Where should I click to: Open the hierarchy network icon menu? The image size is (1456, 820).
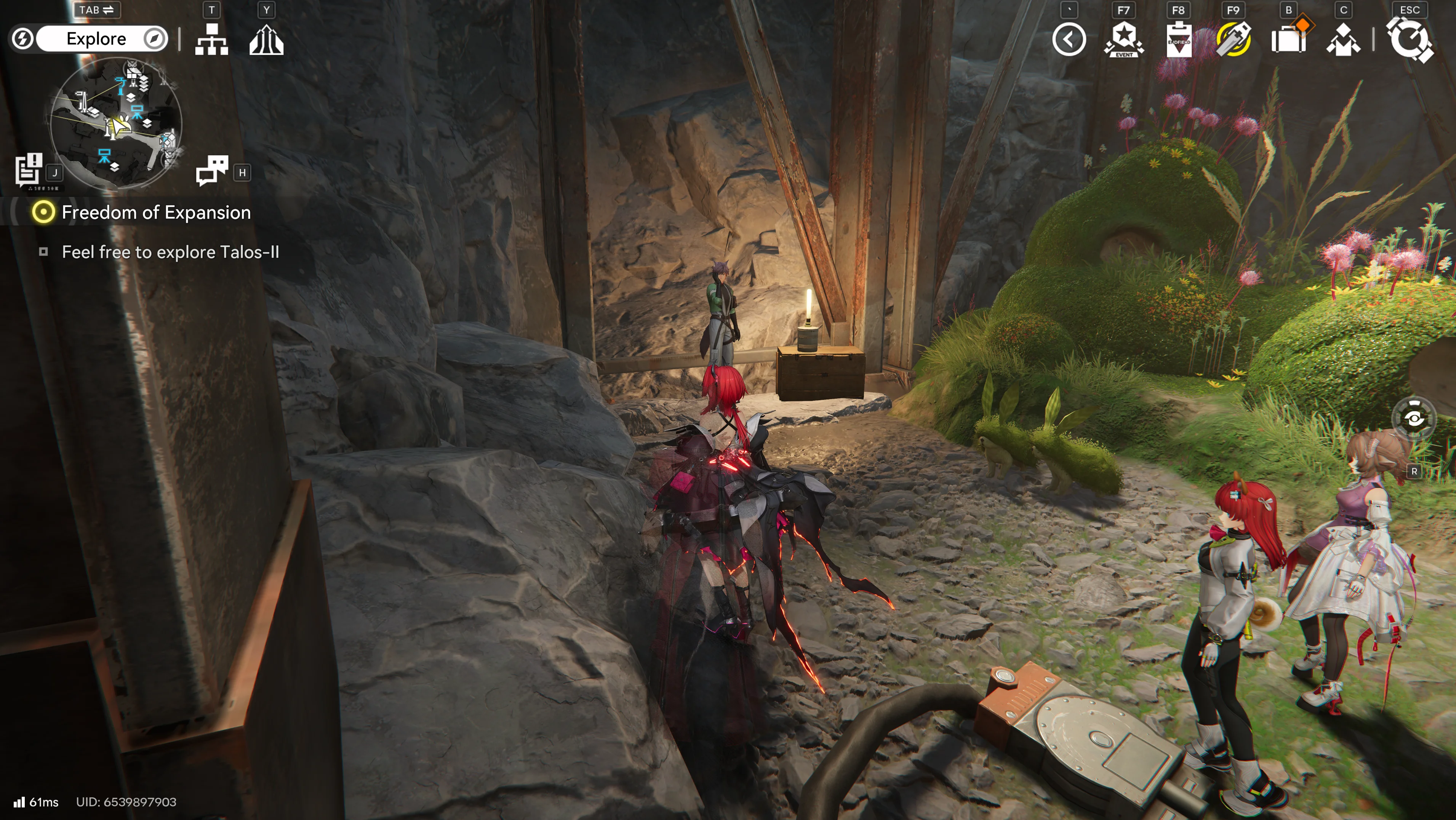[211, 40]
